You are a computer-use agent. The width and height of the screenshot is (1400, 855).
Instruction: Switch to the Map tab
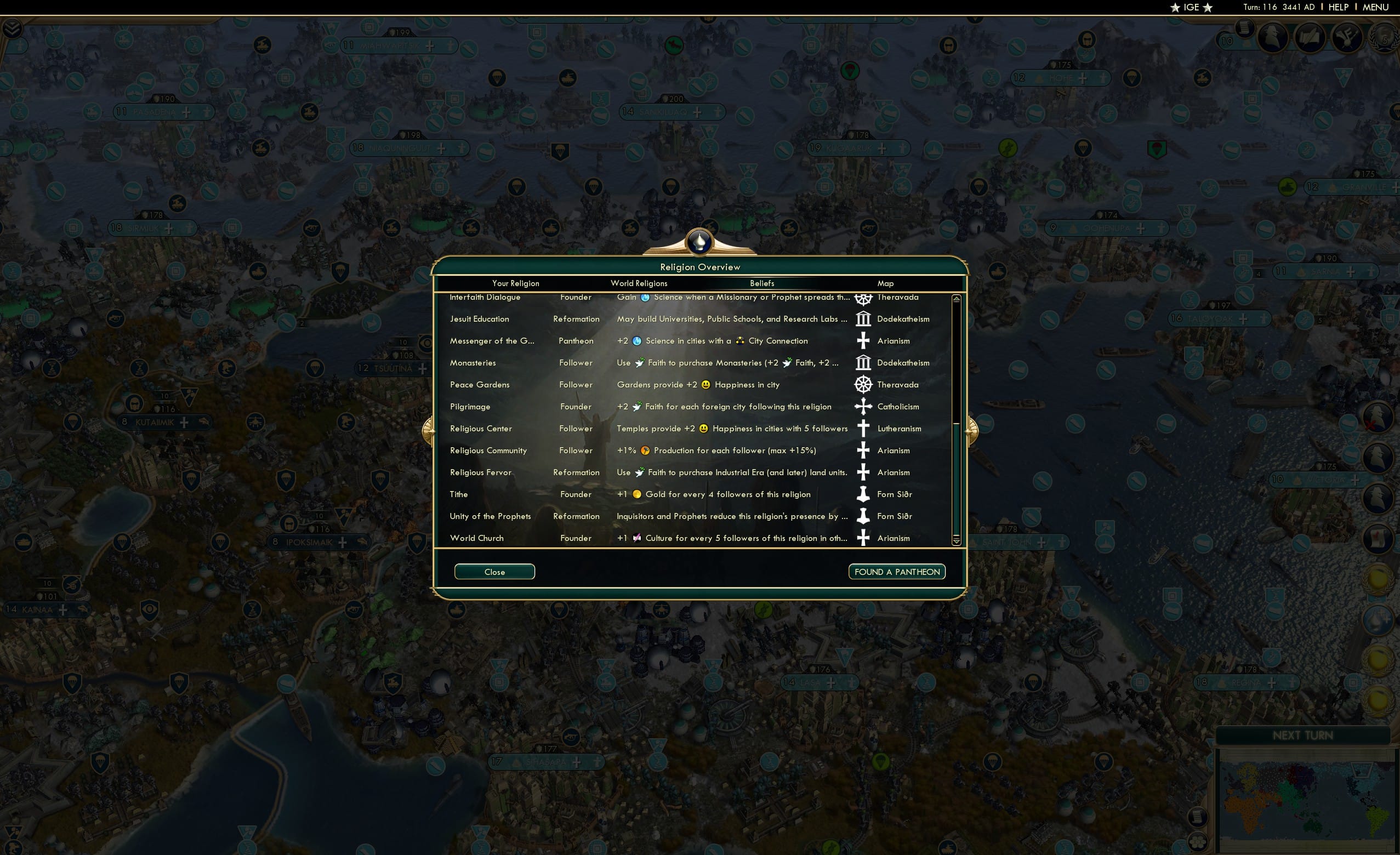(885, 283)
